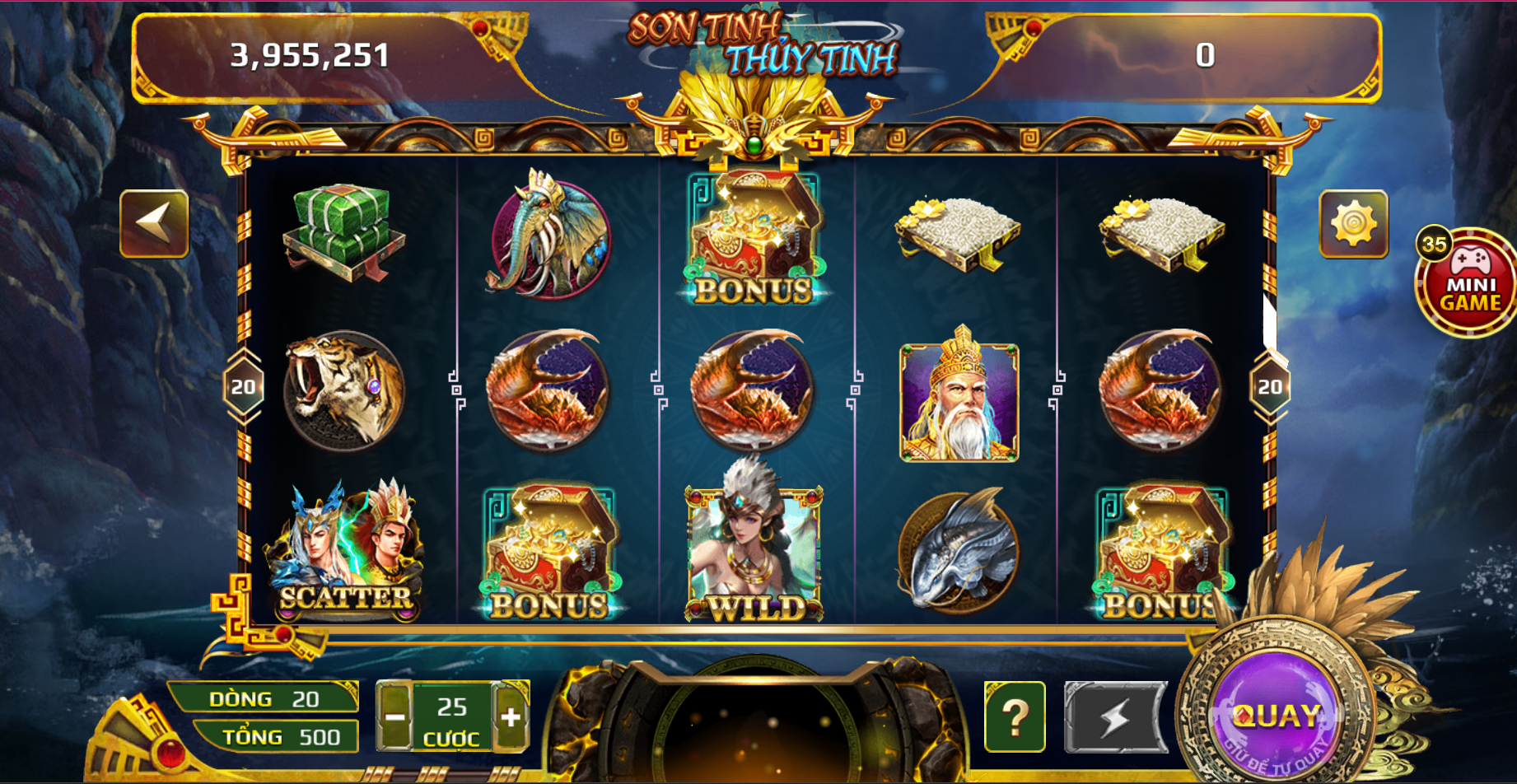Image resolution: width=1517 pixels, height=784 pixels.
Task: Click the DÒNG 20 paylines display
Action: [264, 698]
